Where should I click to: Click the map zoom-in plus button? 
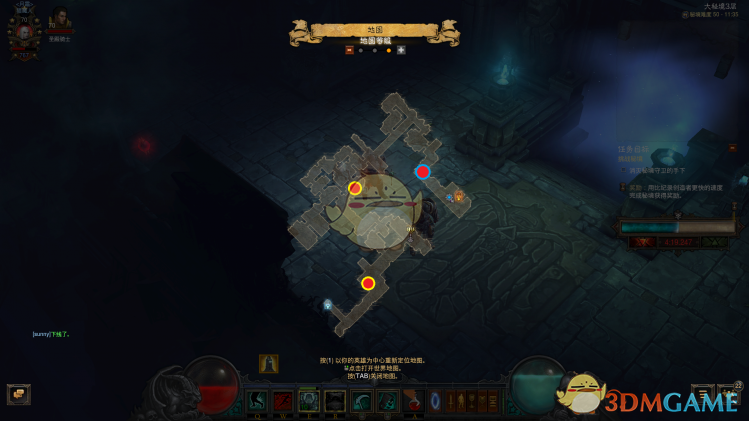click(x=401, y=50)
